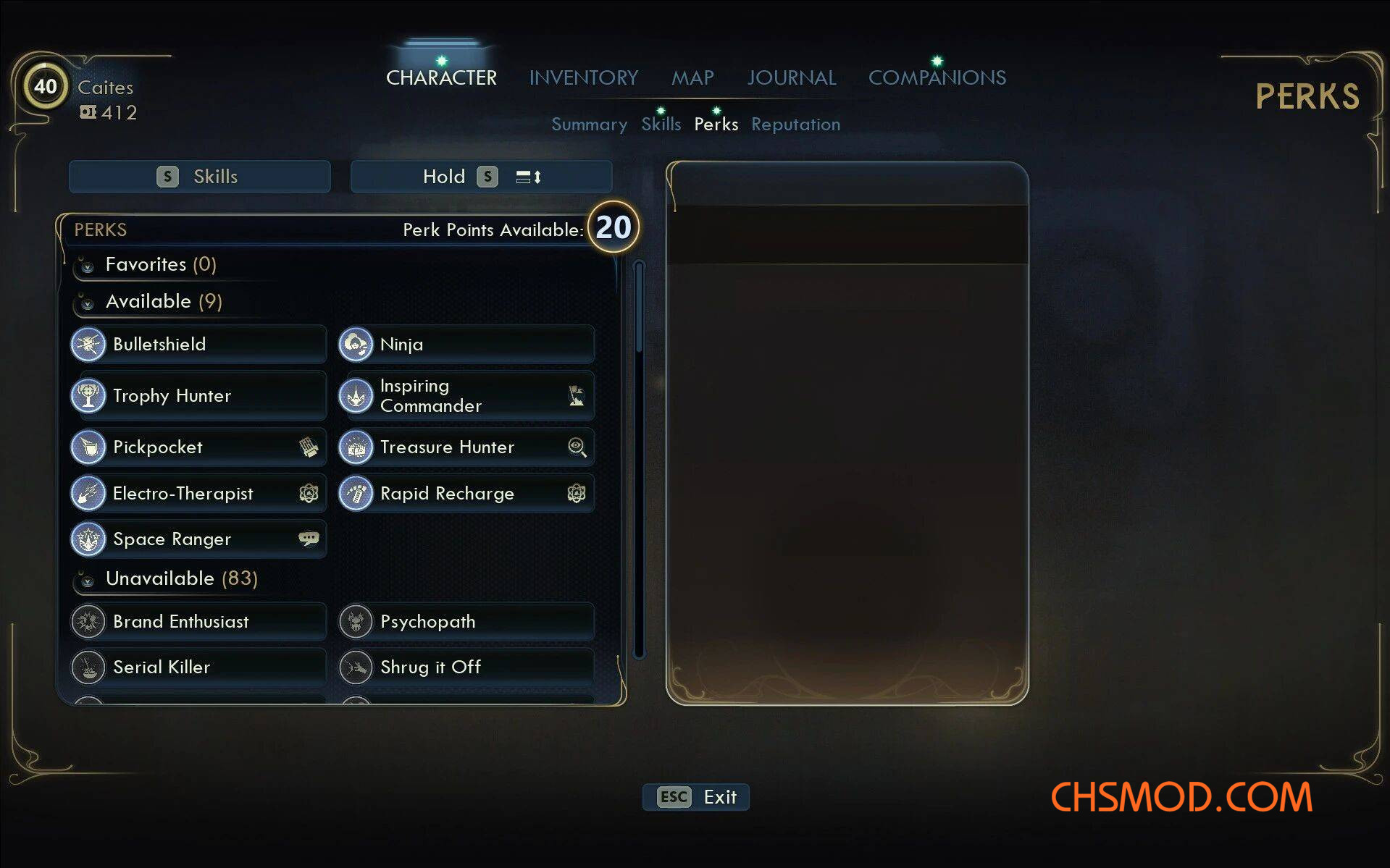1390x868 pixels.
Task: Select the Pickpocket perk
Action: (x=198, y=447)
